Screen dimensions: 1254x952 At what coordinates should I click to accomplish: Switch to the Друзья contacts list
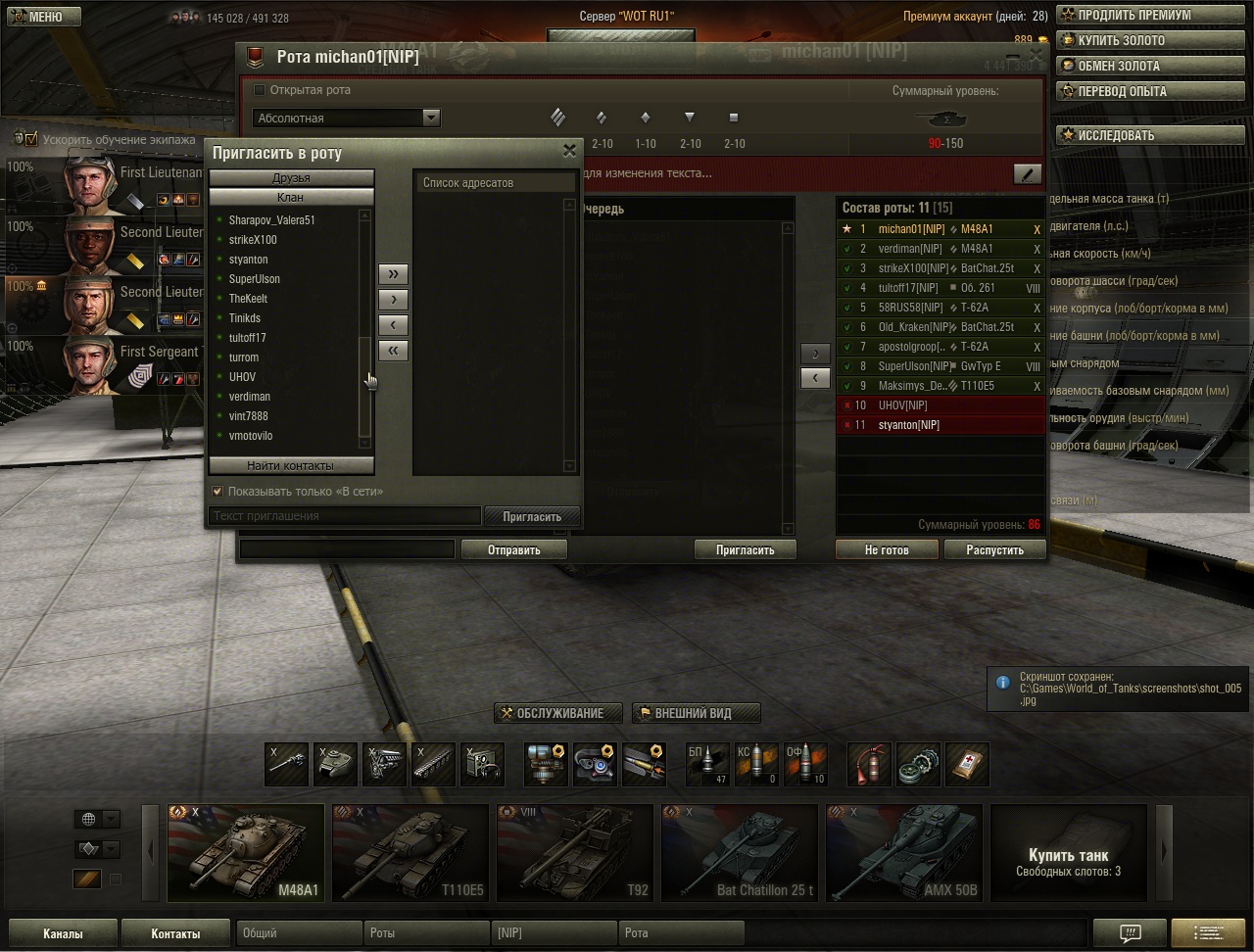[x=291, y=178]
